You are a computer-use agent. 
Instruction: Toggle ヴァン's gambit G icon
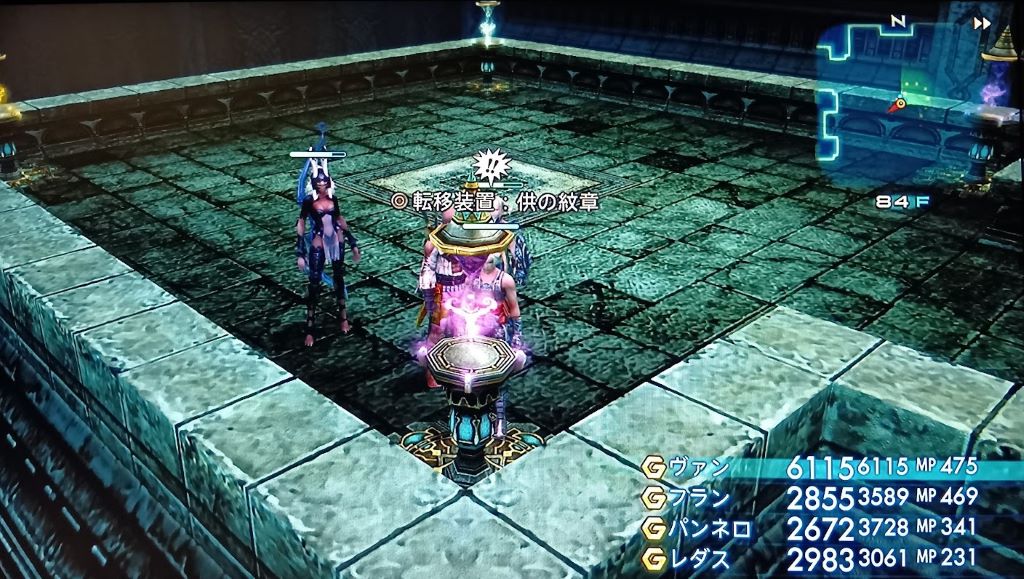click(x=654, y=469)
